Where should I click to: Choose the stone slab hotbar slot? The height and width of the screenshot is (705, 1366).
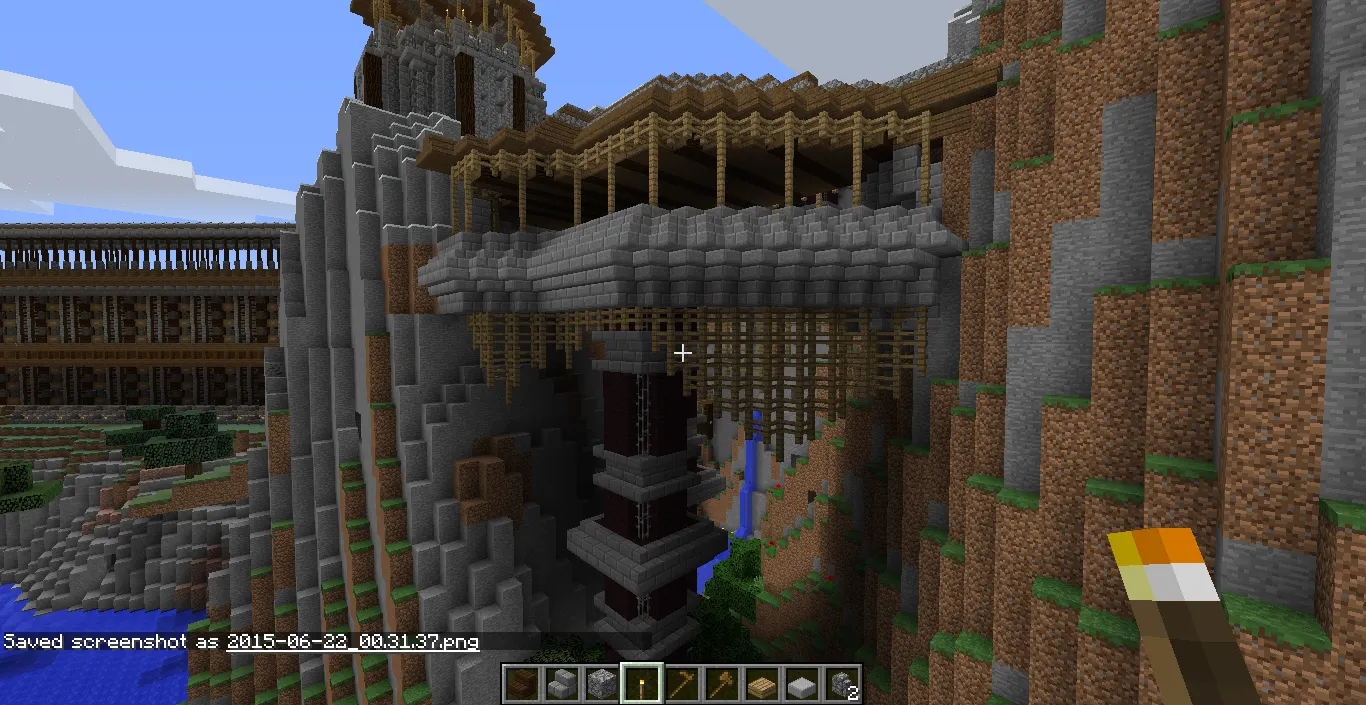coord(801,684)
